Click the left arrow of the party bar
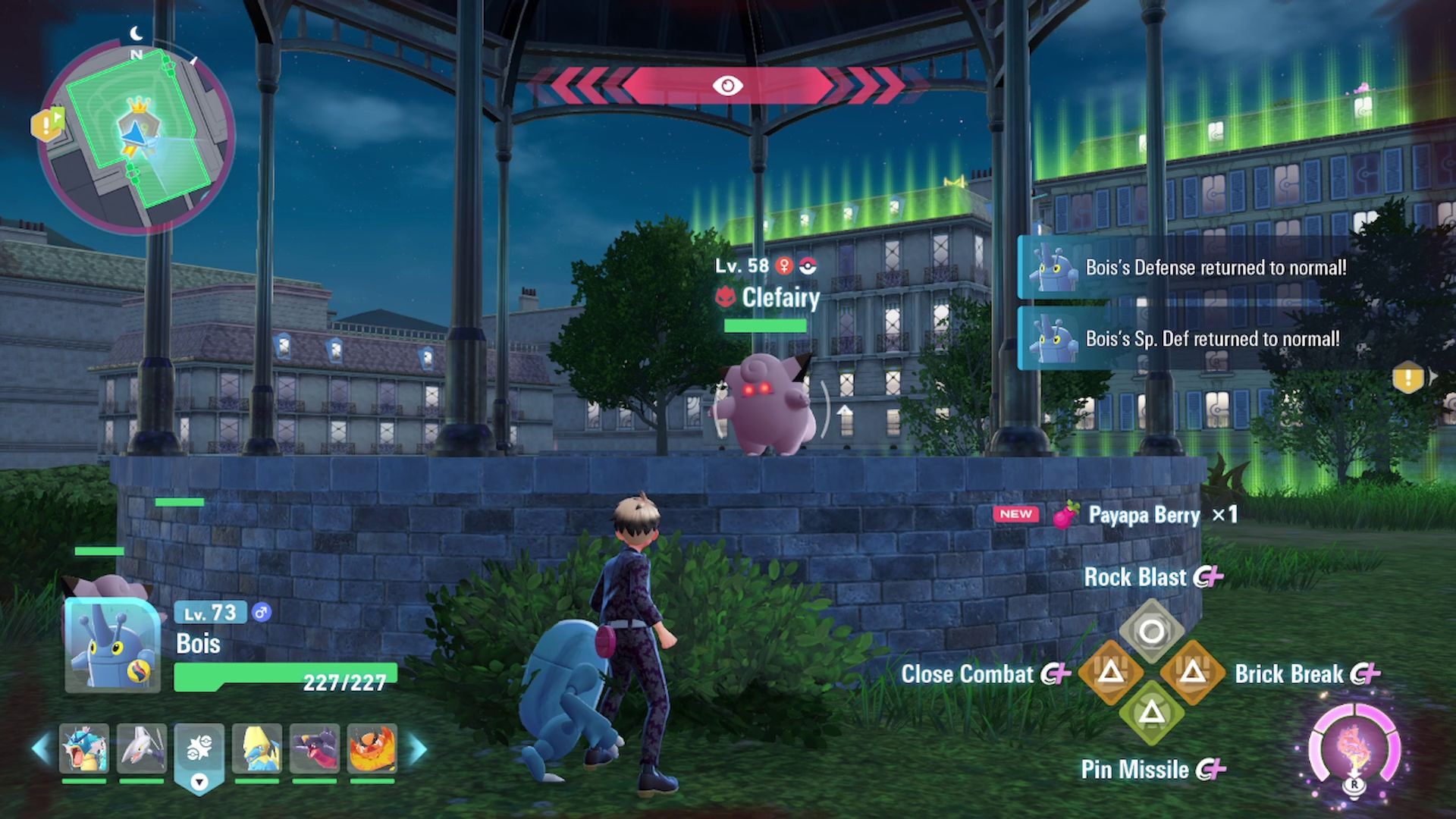The image size is (1456, 819). [x=41, y=748]
